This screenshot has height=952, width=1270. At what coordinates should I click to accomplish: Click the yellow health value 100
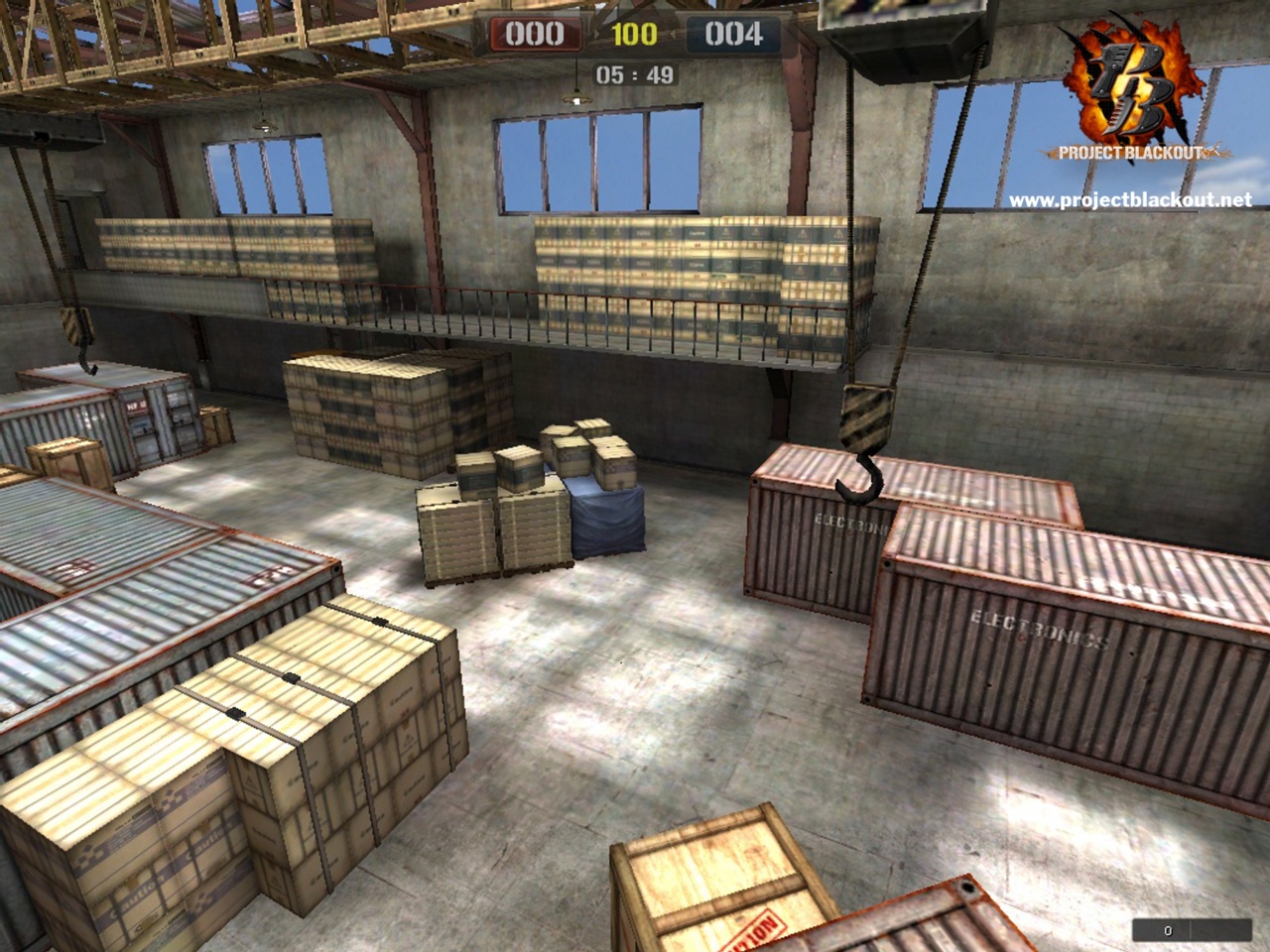click(634, 33)
